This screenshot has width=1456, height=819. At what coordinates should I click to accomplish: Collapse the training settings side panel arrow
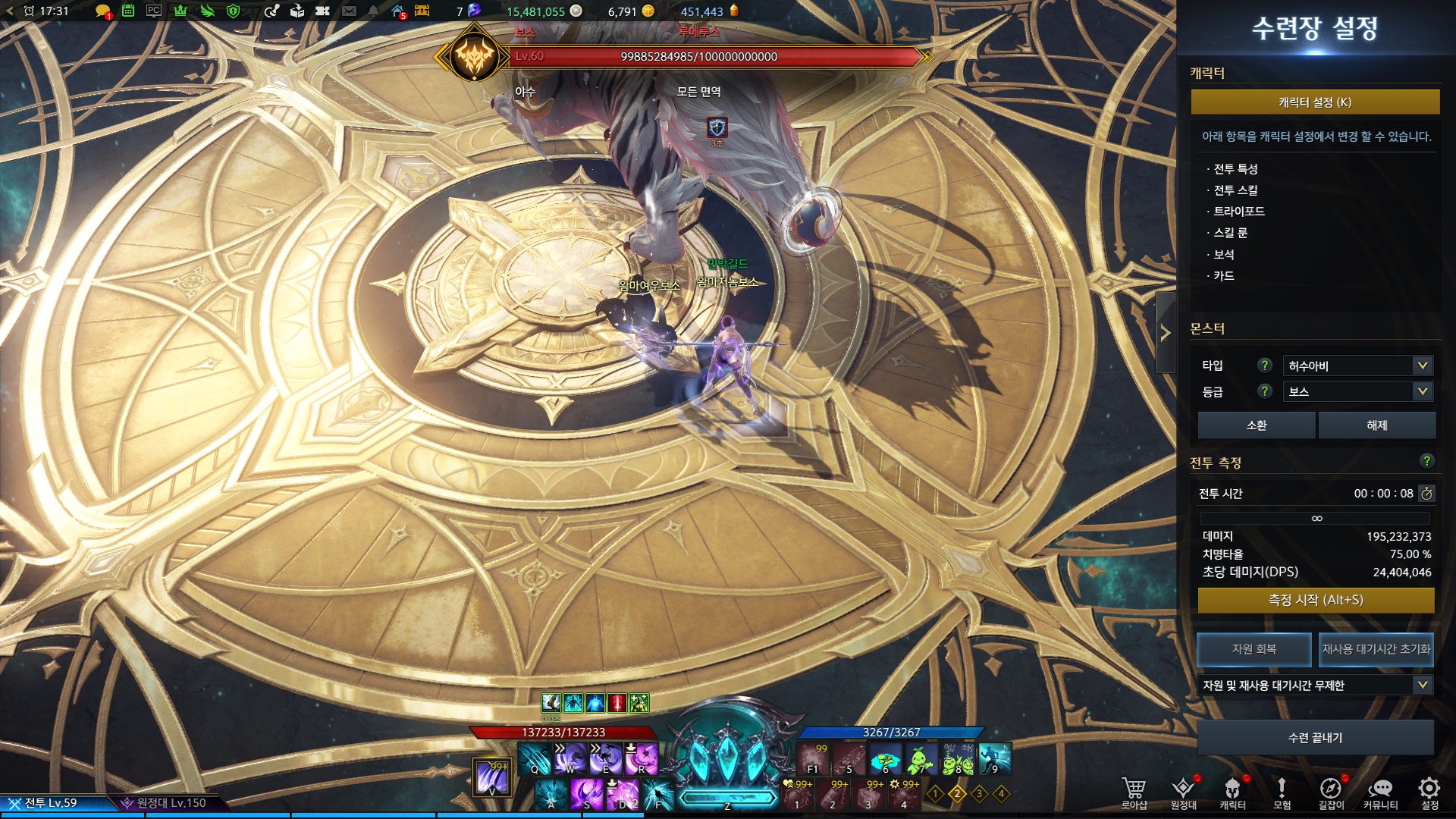(1166, 333)
